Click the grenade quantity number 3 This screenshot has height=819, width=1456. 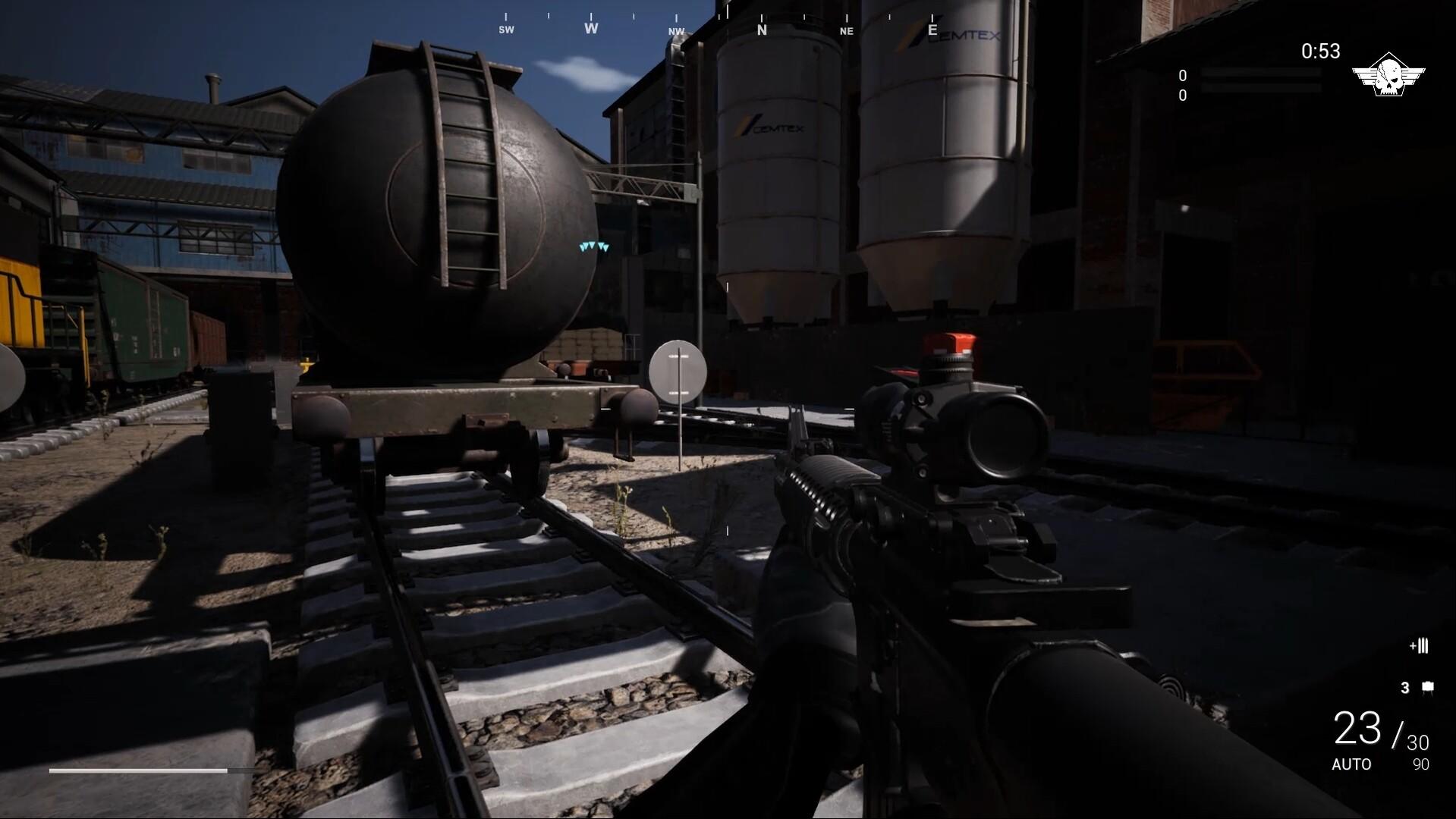click(1405, 687)
